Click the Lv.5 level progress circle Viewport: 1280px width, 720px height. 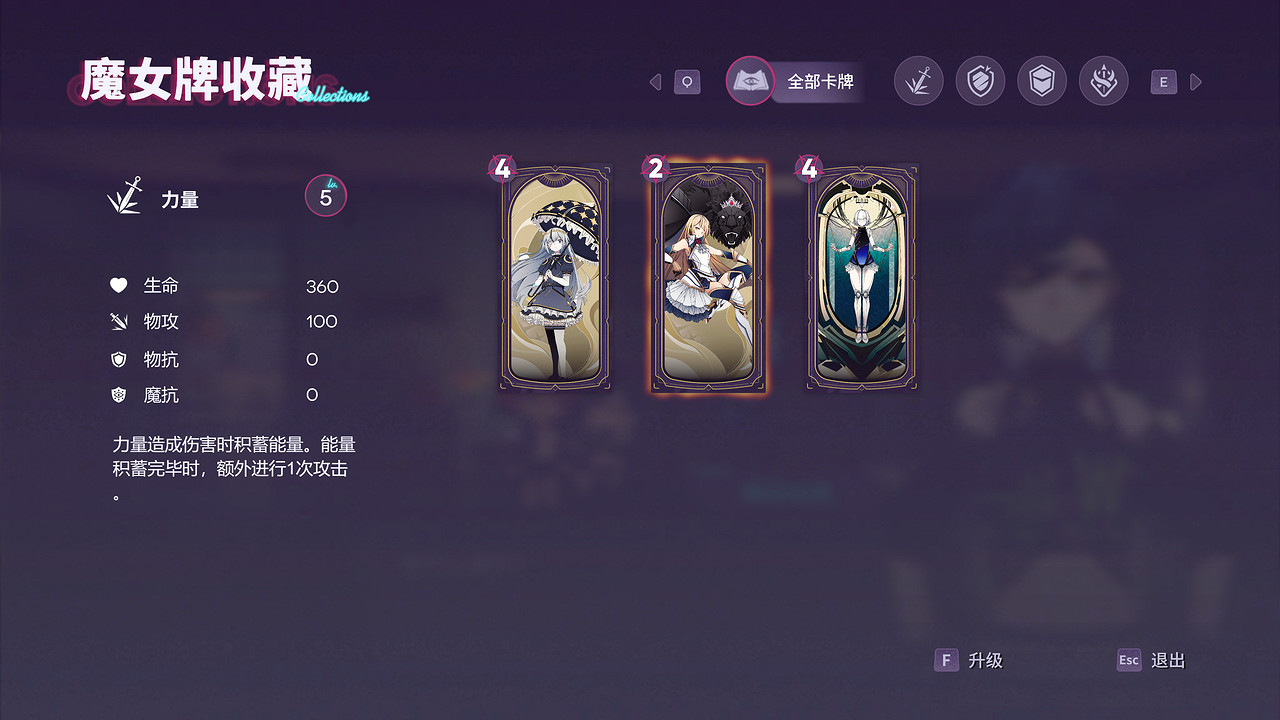click(x=325, y=196)
